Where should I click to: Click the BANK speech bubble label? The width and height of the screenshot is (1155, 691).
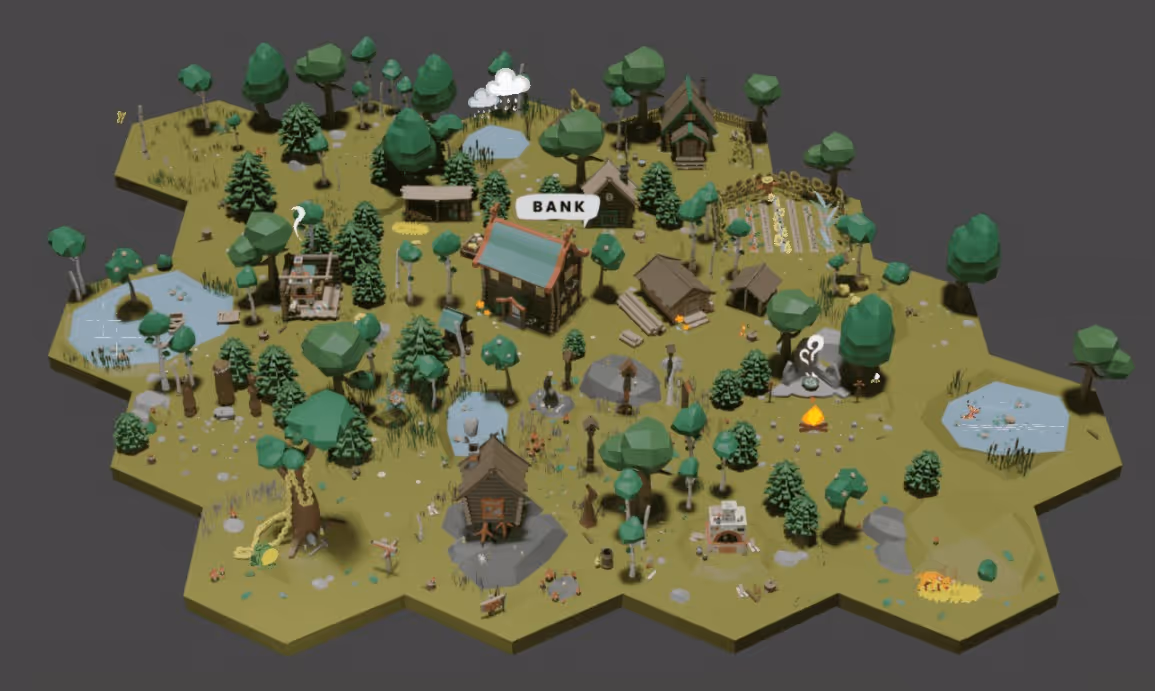coord(558,207)
